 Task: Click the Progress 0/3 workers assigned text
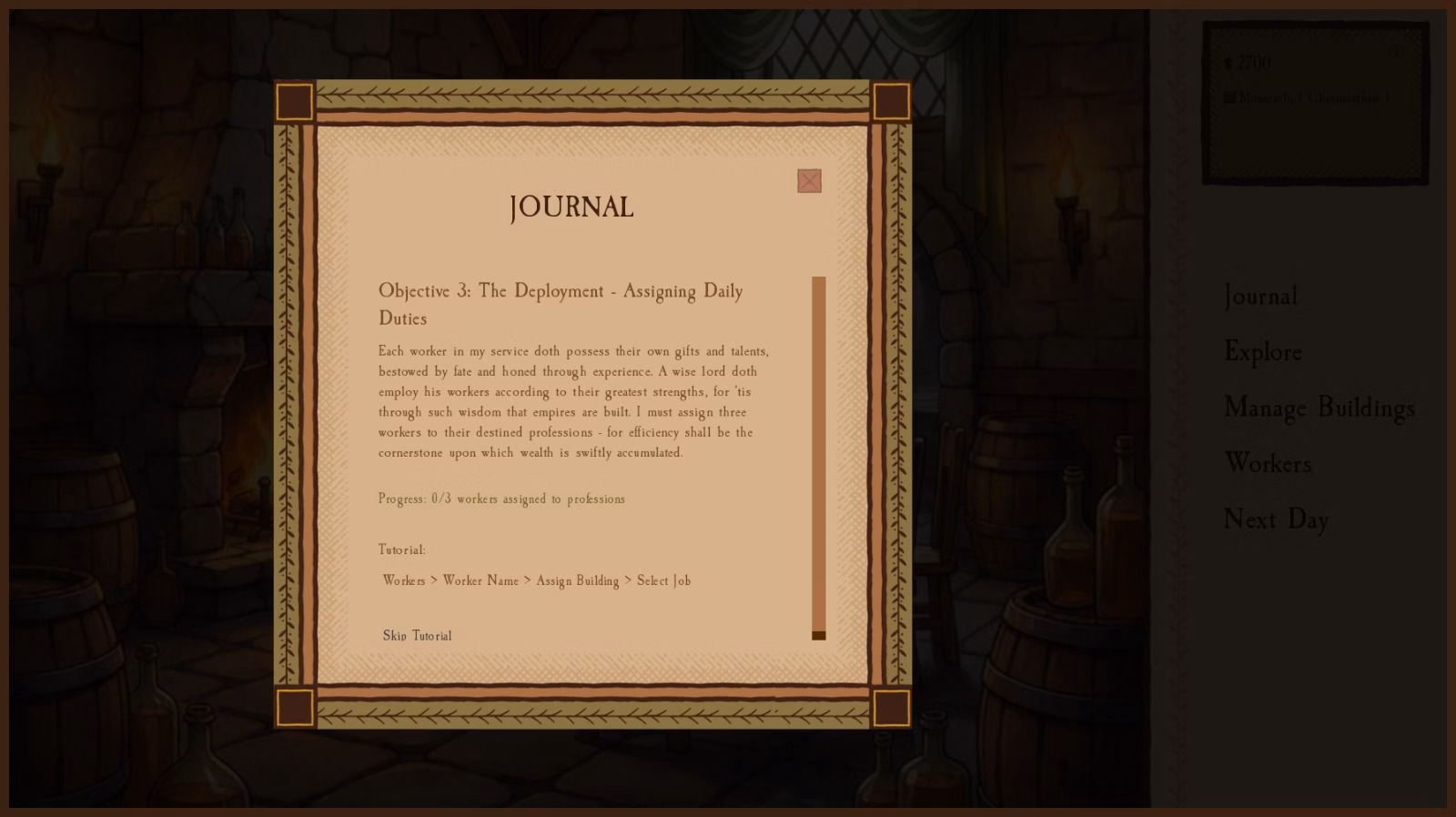point(501,499)
